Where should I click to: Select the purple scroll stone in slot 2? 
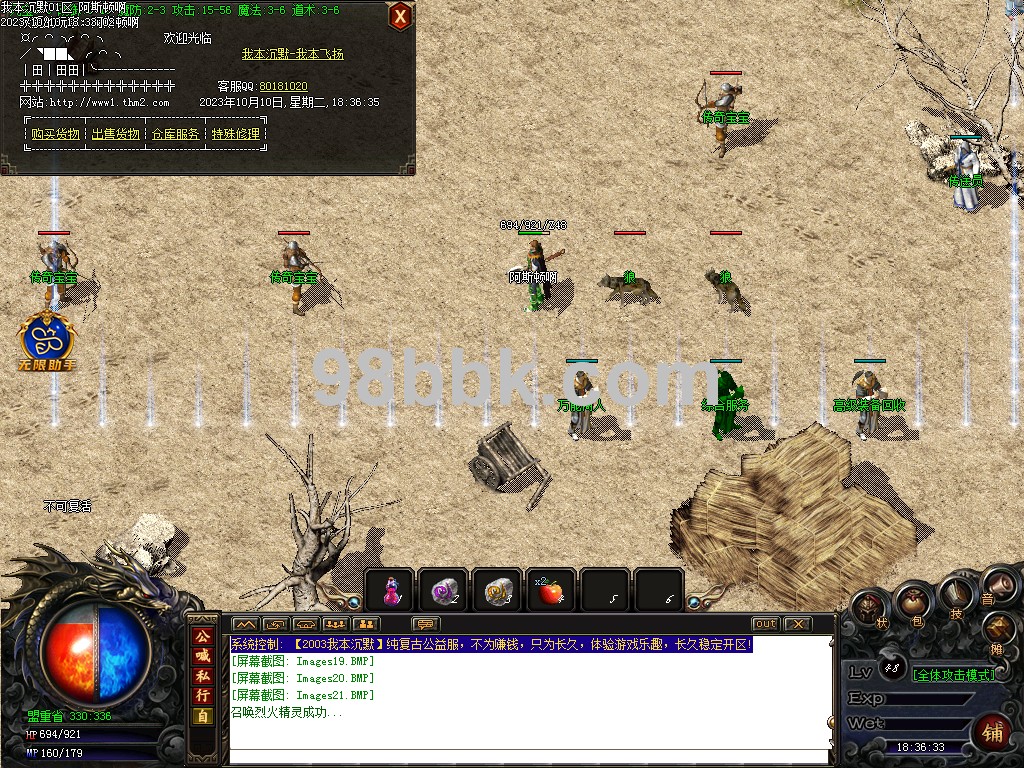coord(444,592)
